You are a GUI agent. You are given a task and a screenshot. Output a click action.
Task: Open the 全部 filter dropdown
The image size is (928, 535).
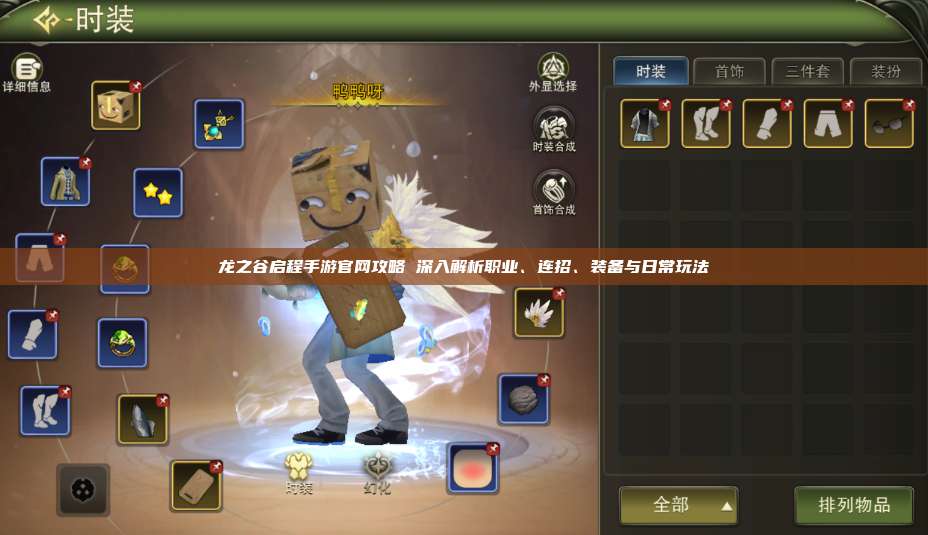point(678,506)
